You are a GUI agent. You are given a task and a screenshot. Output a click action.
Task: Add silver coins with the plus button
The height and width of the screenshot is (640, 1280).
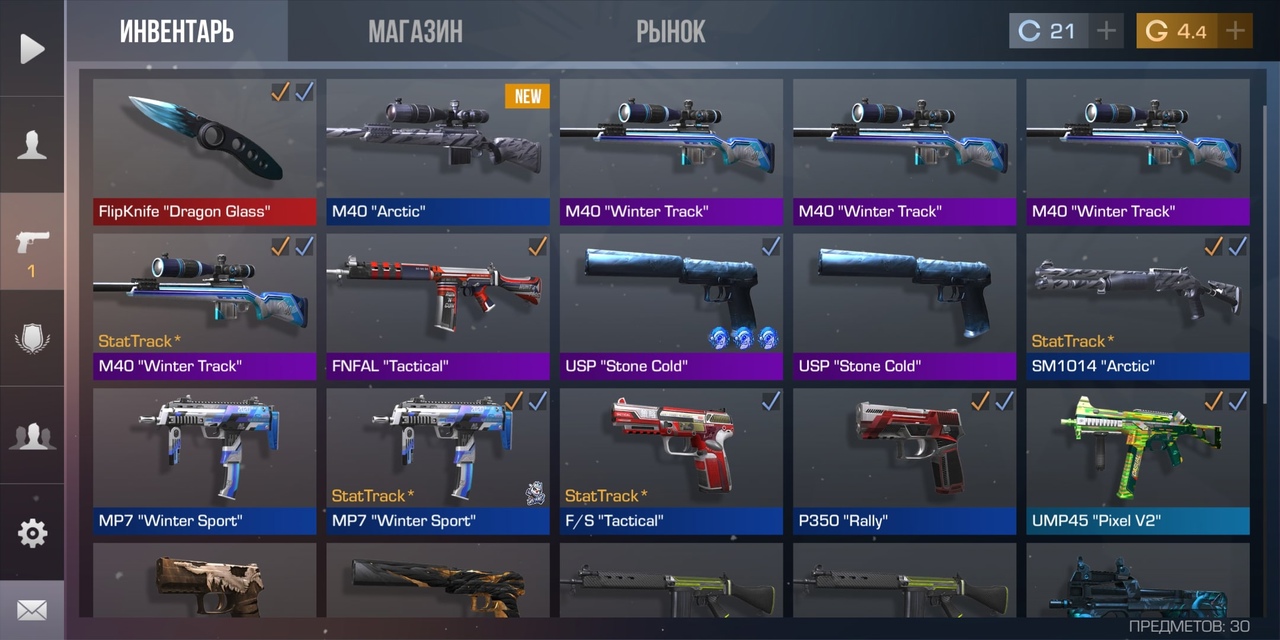[x=1106, y=31]
